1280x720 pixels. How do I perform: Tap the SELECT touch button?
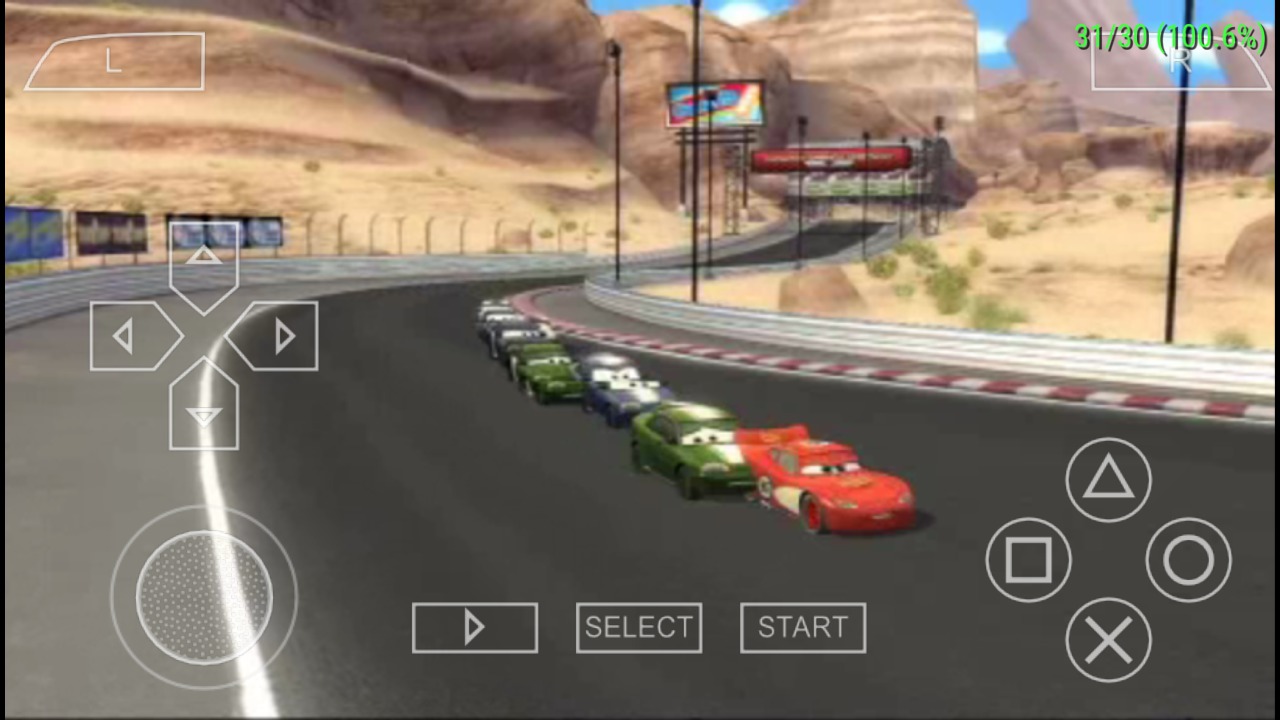pos(638,628)
